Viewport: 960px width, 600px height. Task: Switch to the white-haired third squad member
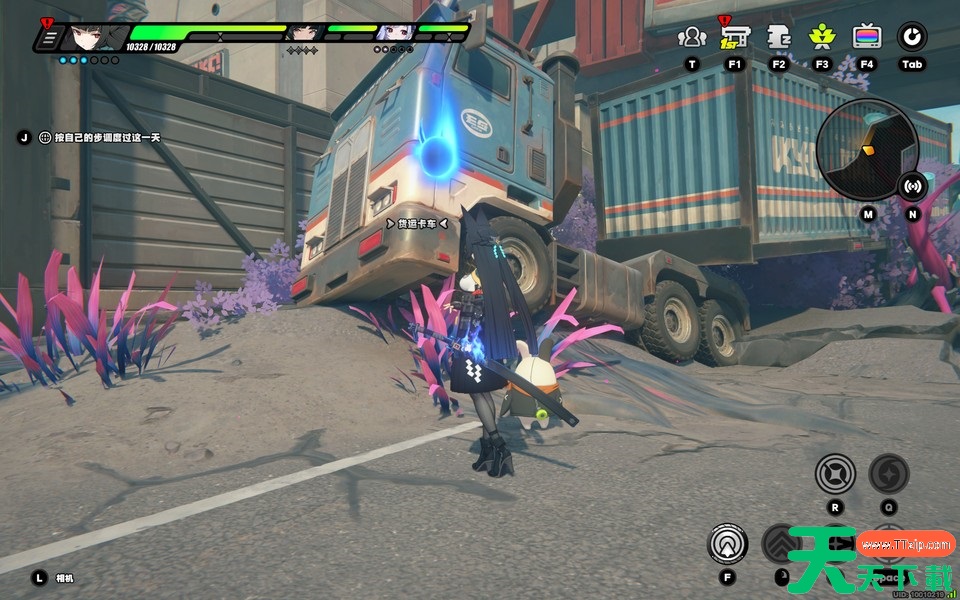click(x=393, y=32)
